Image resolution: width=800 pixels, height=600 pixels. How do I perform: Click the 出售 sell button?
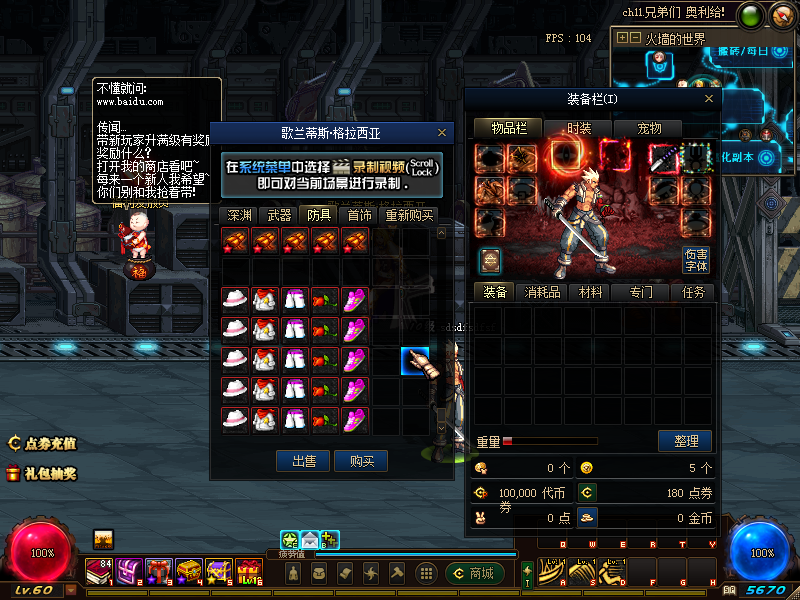pyautogui.click(x=303, y=460)
